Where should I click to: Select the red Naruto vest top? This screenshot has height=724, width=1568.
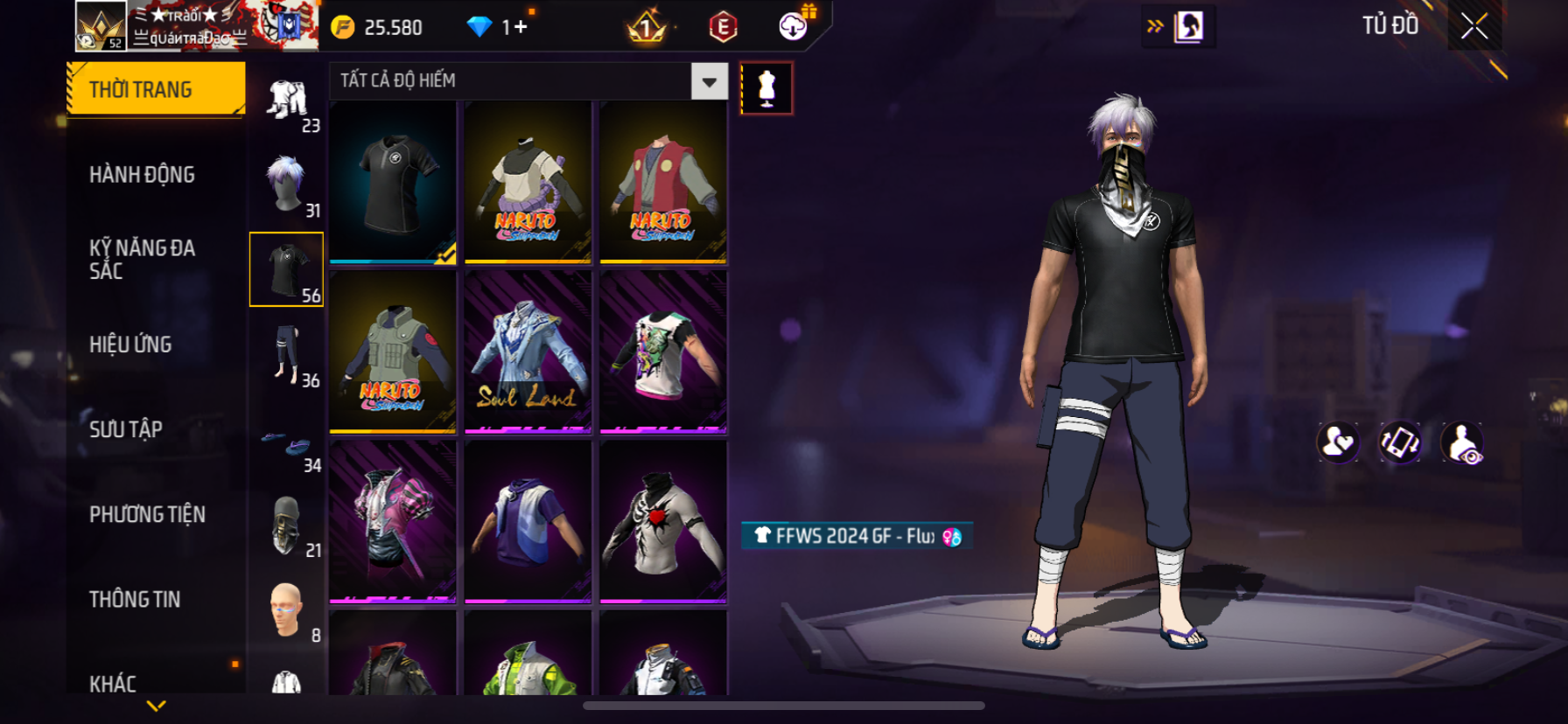[662, 182]
